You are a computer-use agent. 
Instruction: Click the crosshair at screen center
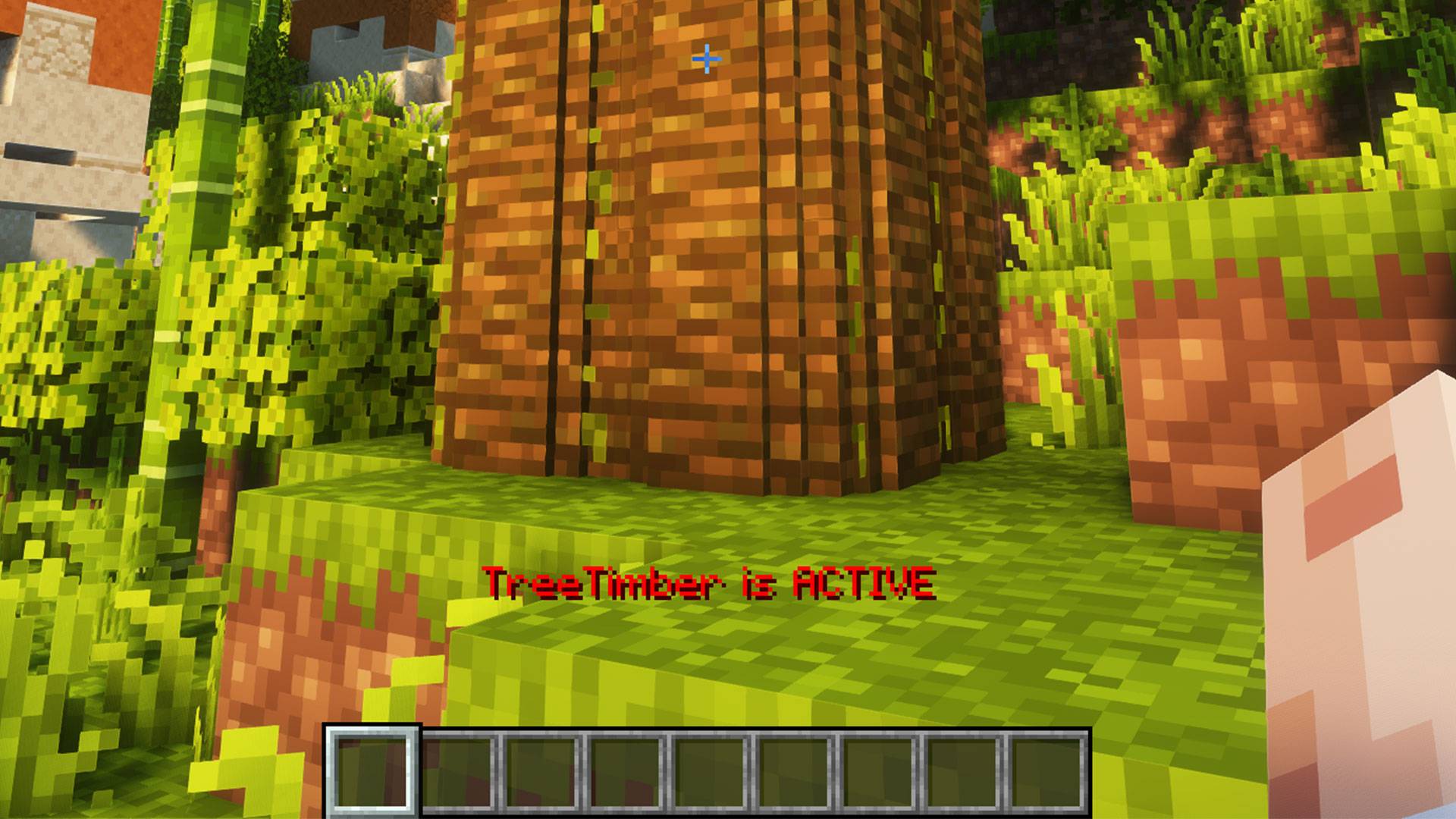(x=707, y=59)
